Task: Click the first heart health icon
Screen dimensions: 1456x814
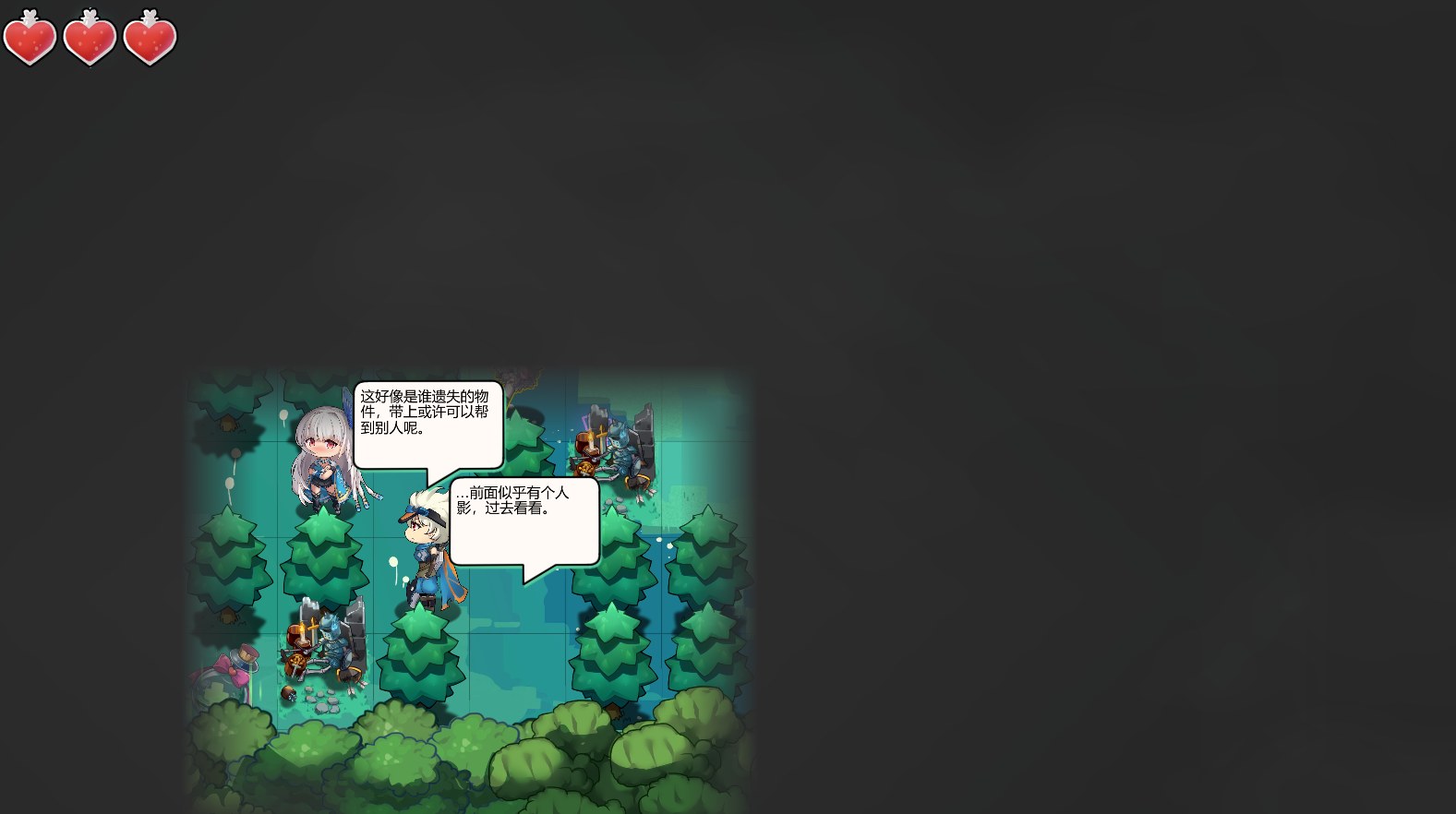Action: pos(30,39)
